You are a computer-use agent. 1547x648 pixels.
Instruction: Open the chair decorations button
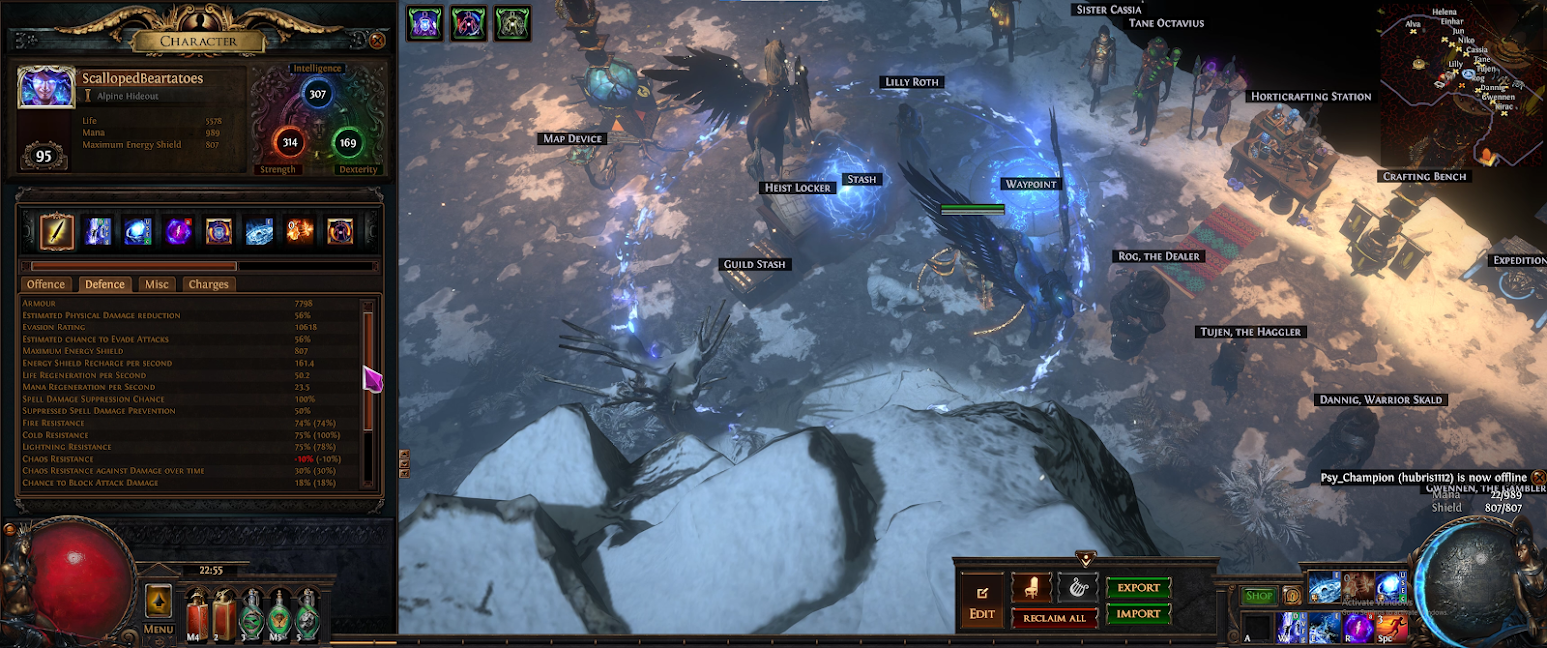(1030, 587)
